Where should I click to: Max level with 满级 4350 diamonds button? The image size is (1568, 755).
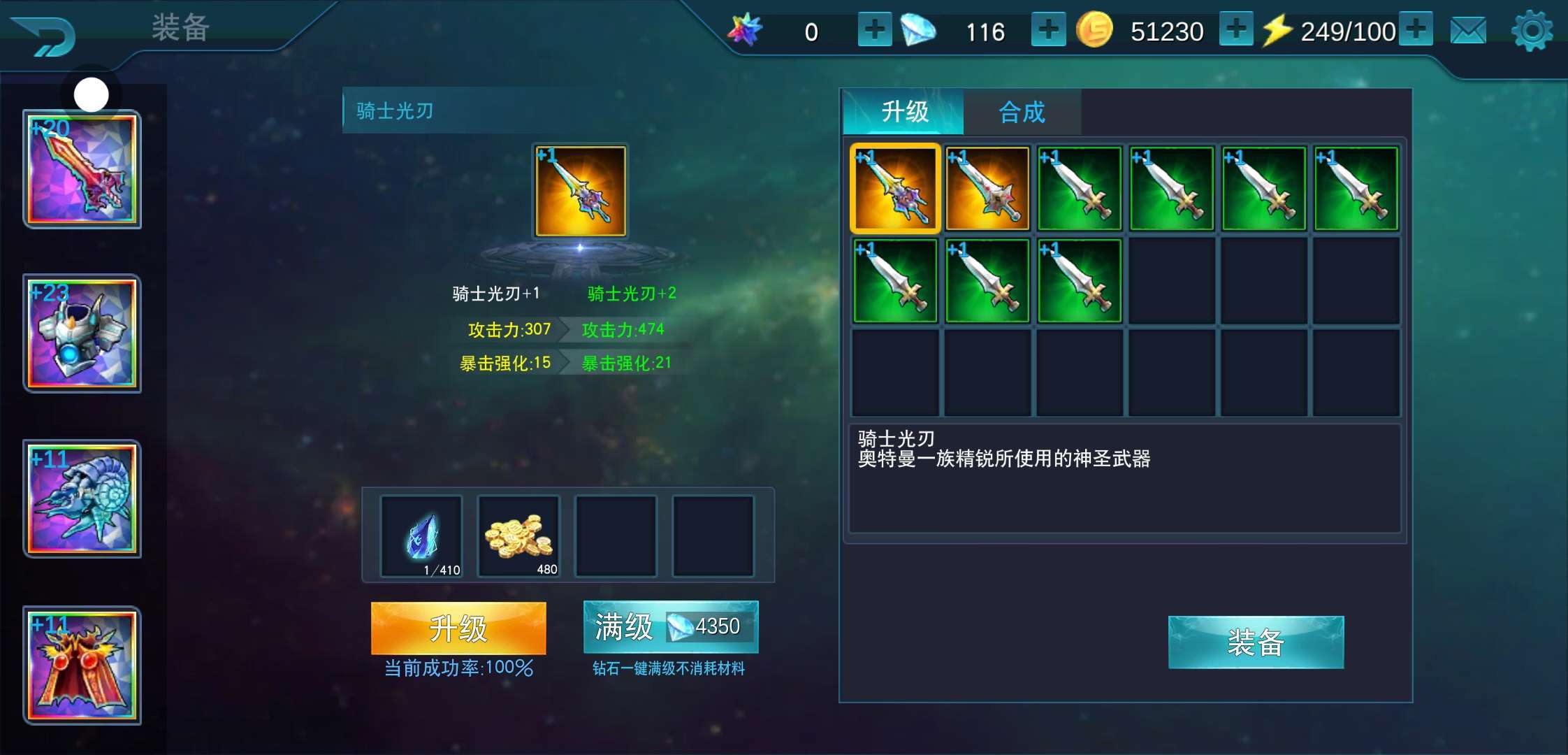point(670,626)
